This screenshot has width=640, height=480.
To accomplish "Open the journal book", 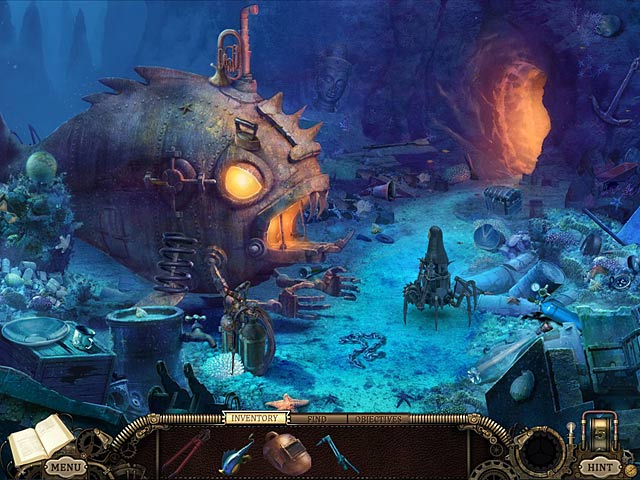I will (x=40, y=439).
